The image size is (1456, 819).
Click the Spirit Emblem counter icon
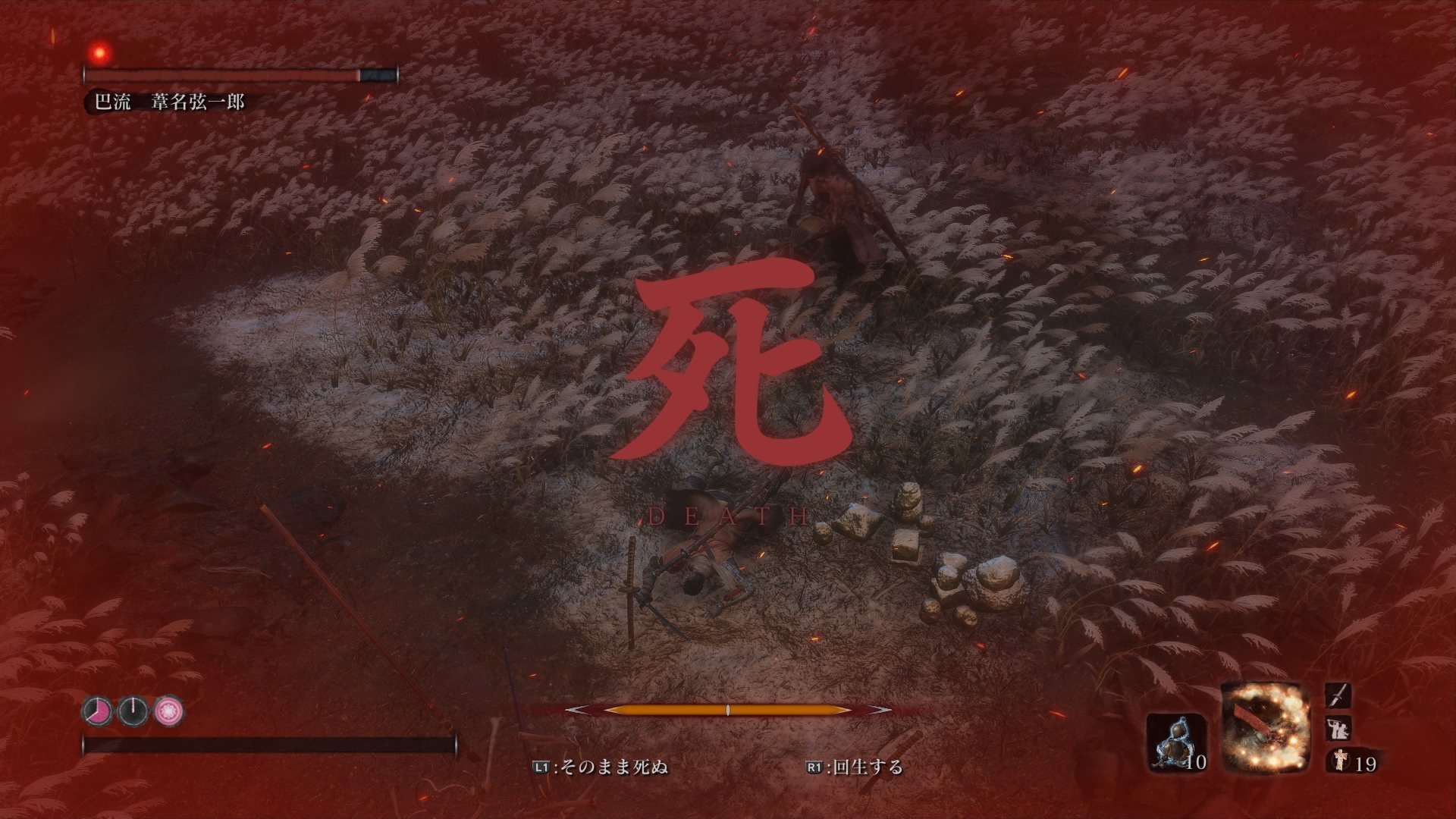[x=1340, y=760]
